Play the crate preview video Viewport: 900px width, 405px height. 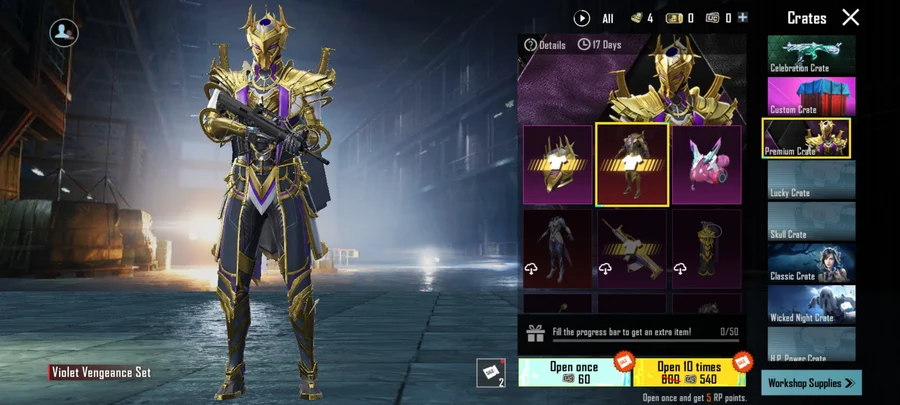pyautogui.click(x=582, y=18)
